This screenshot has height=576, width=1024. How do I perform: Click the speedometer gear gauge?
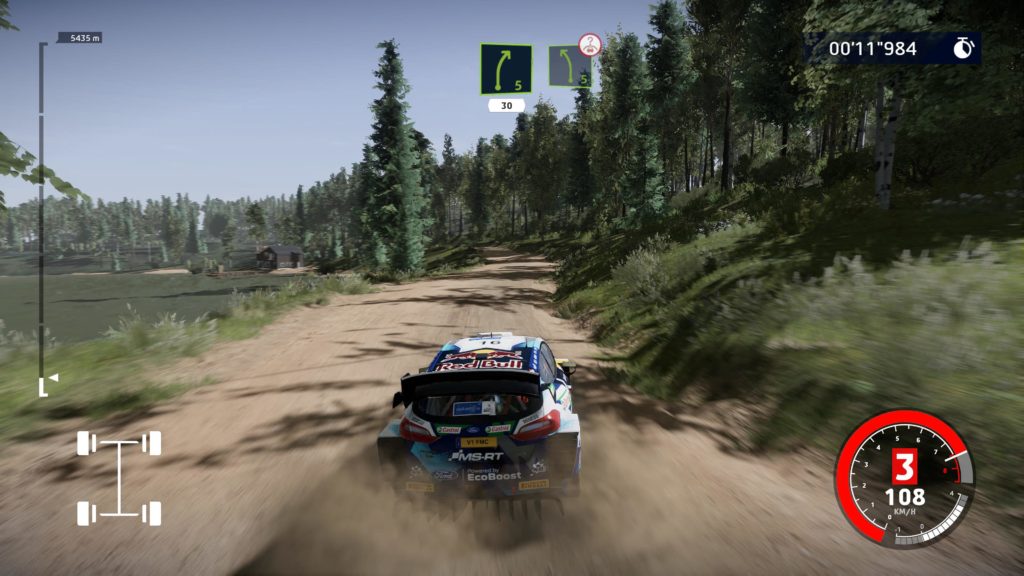tap(903, 478)
